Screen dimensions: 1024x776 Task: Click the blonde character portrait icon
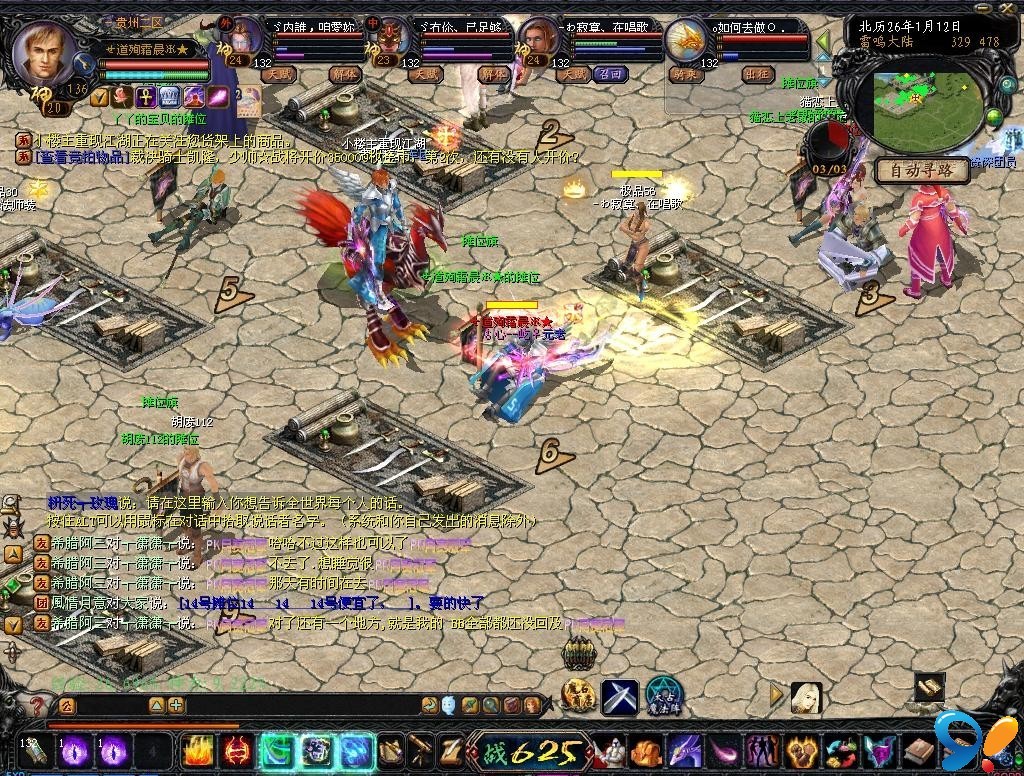point(806,697)
